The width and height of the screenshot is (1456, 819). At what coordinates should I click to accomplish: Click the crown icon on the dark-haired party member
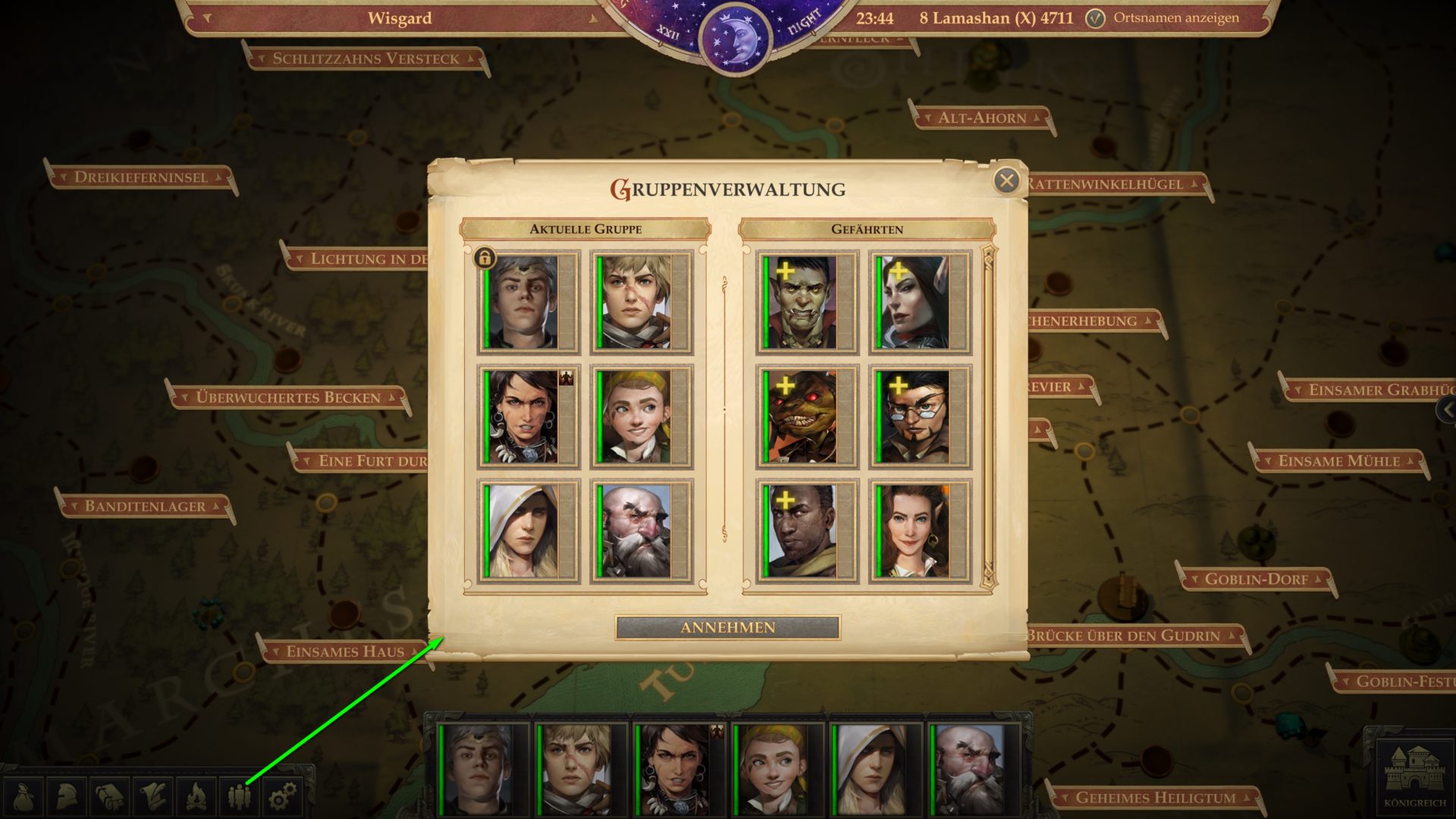point(566,377)
